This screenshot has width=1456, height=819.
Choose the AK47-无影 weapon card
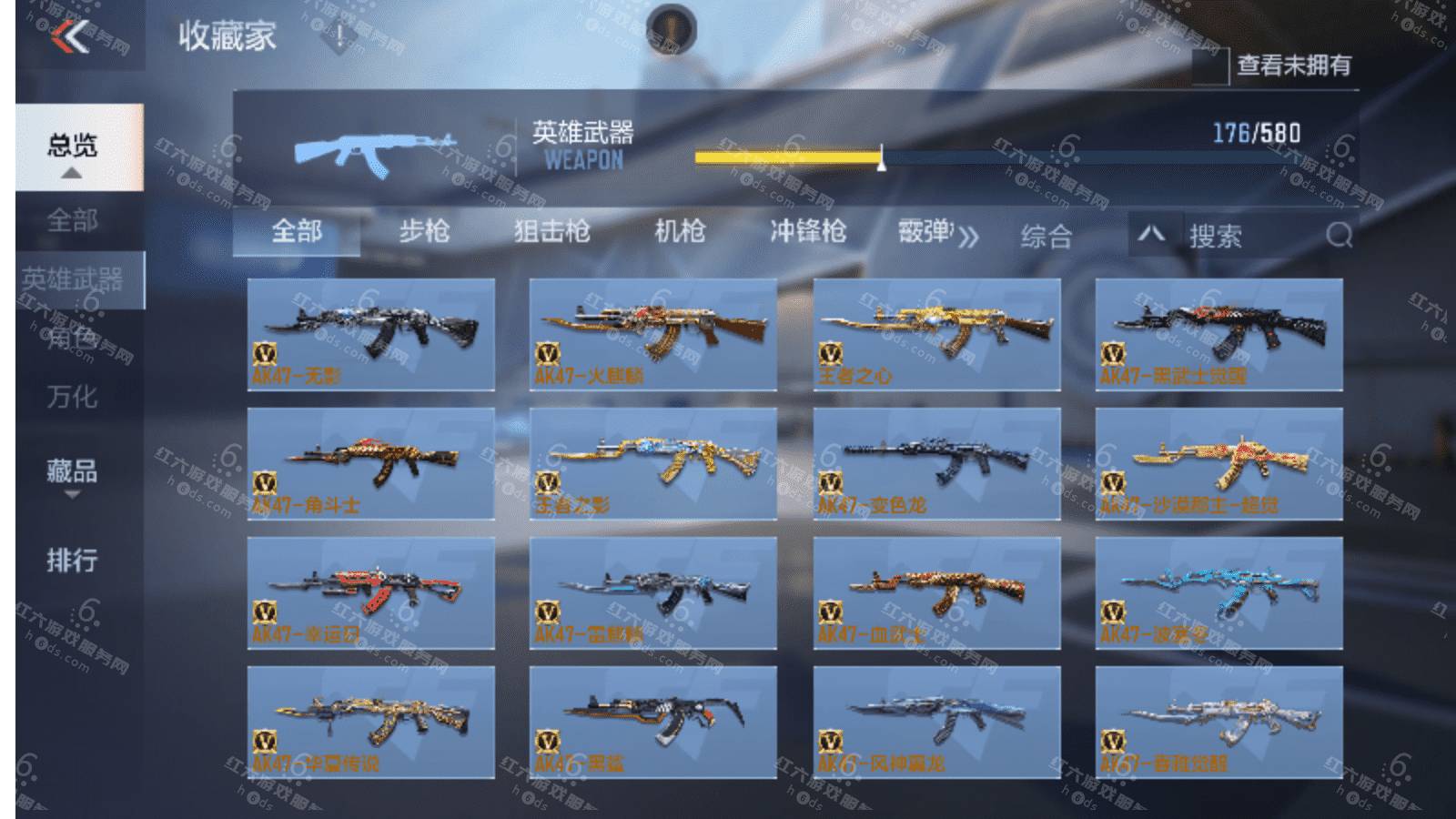[x=371, y=335]
